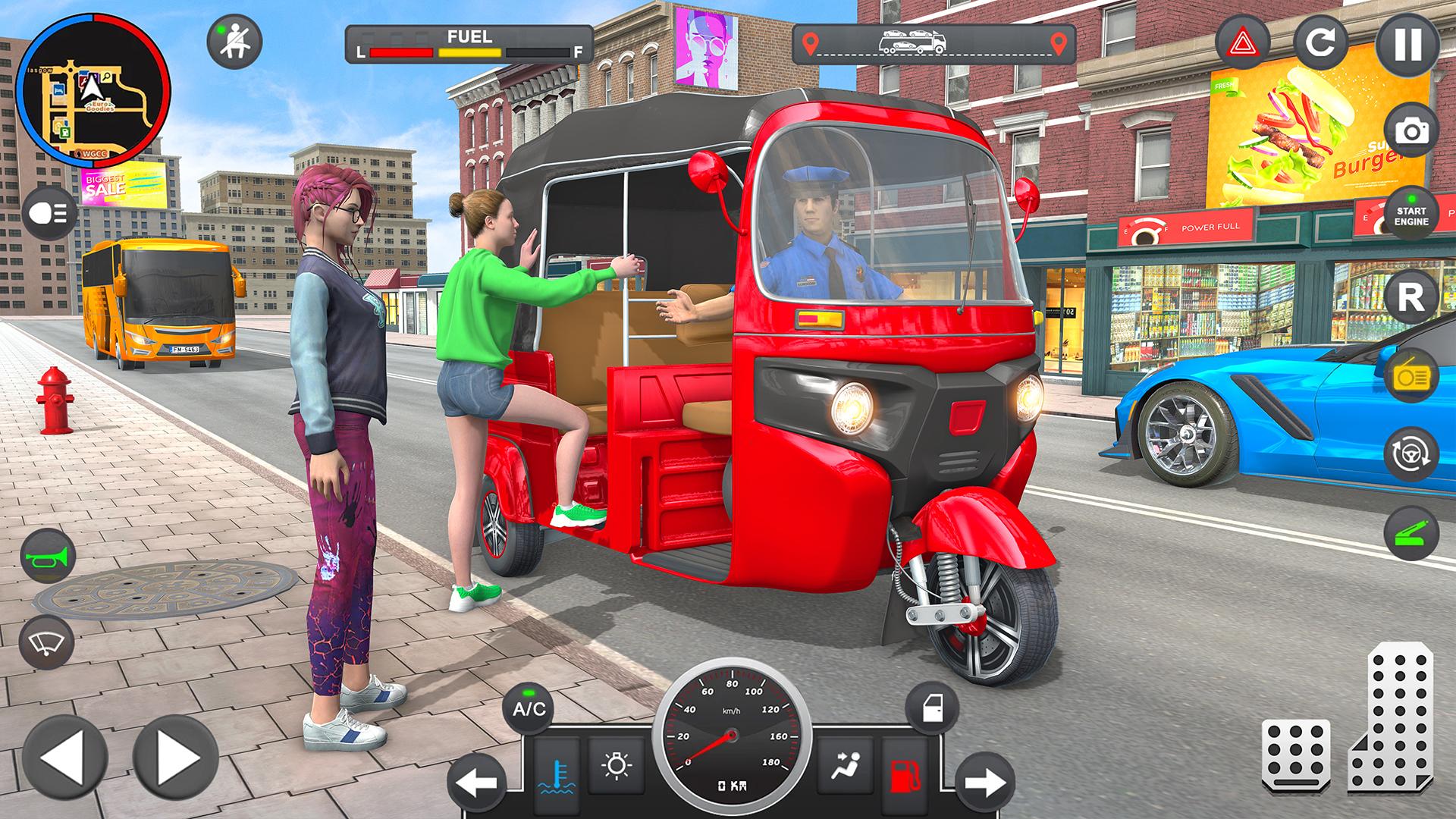The image size is (1456, 819).
Task: Take a screenshot with camera button
Action: click(x=1410, y=133)
